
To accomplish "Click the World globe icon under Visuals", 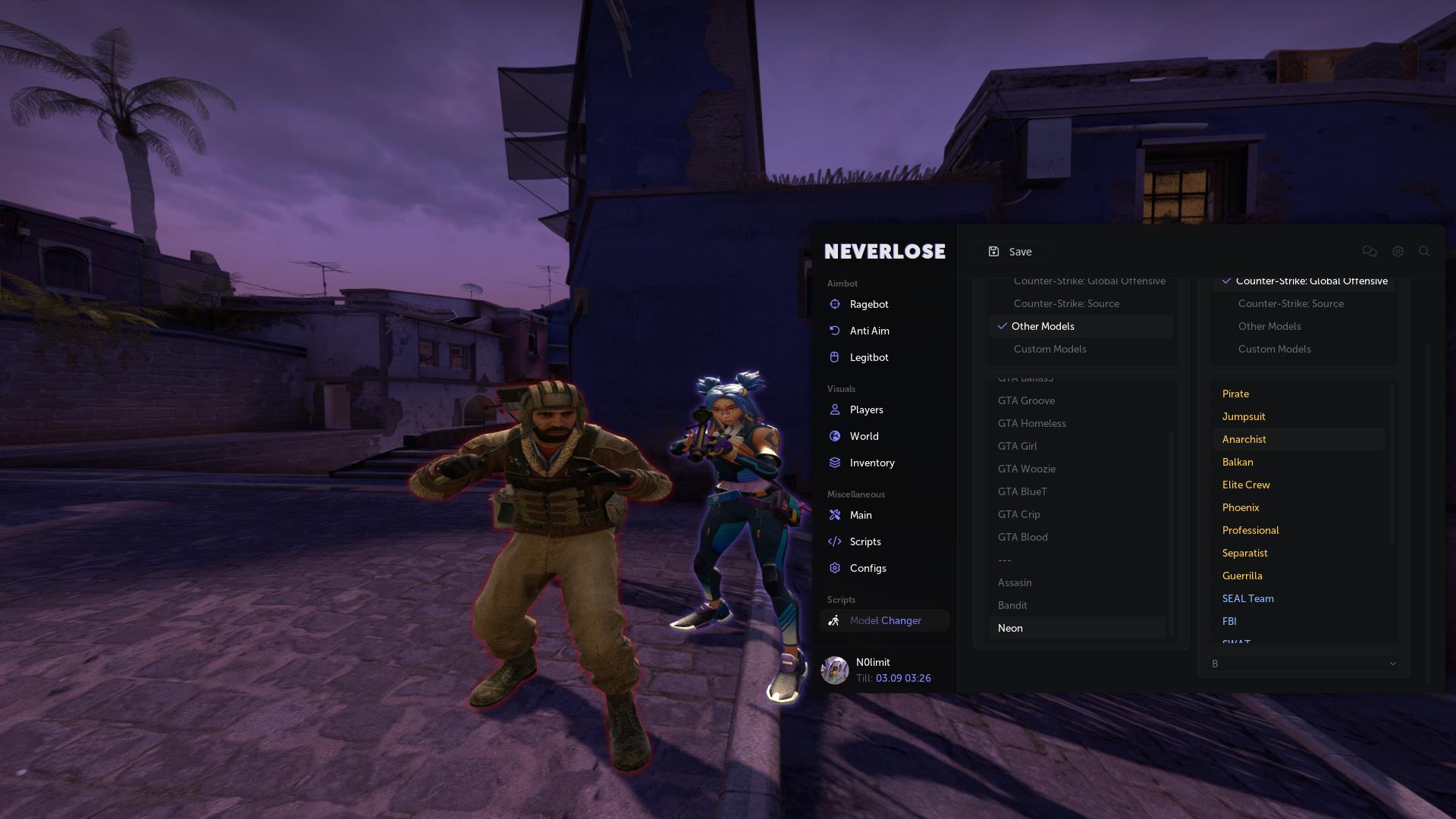I will click(x=835, y=436).
